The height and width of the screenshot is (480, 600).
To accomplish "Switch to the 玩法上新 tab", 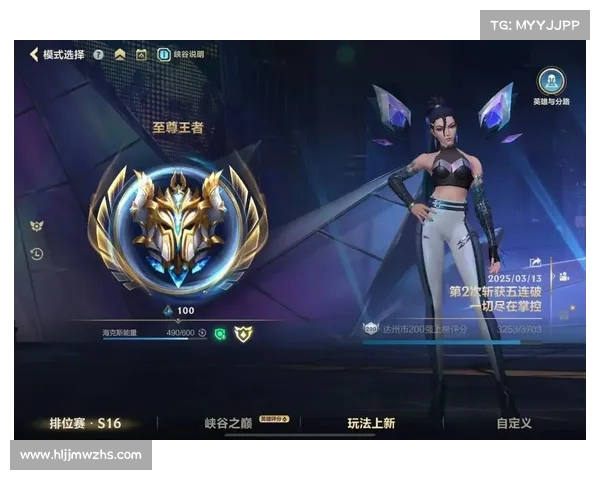I will [371, 423].
